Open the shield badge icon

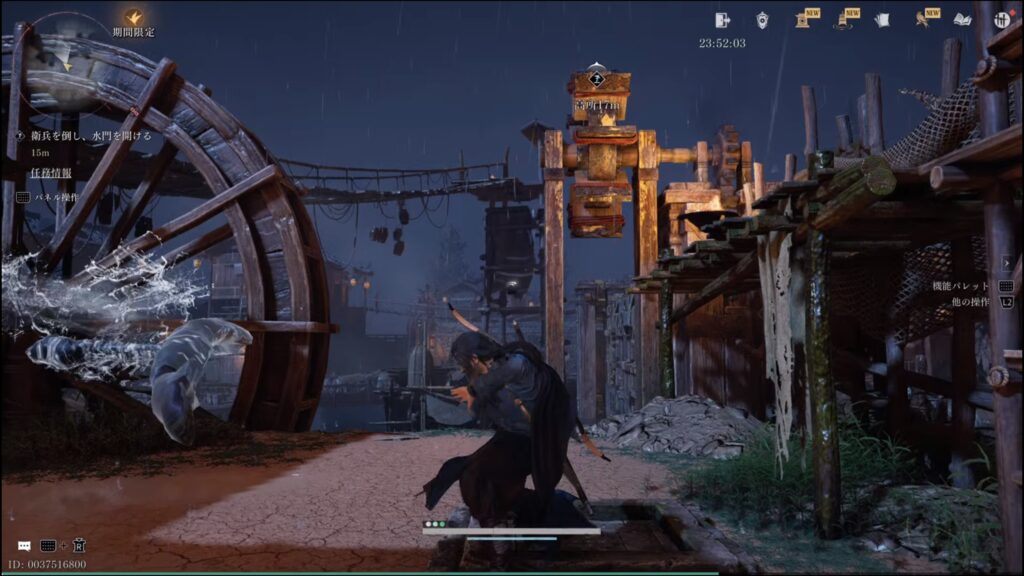(761, 19)
